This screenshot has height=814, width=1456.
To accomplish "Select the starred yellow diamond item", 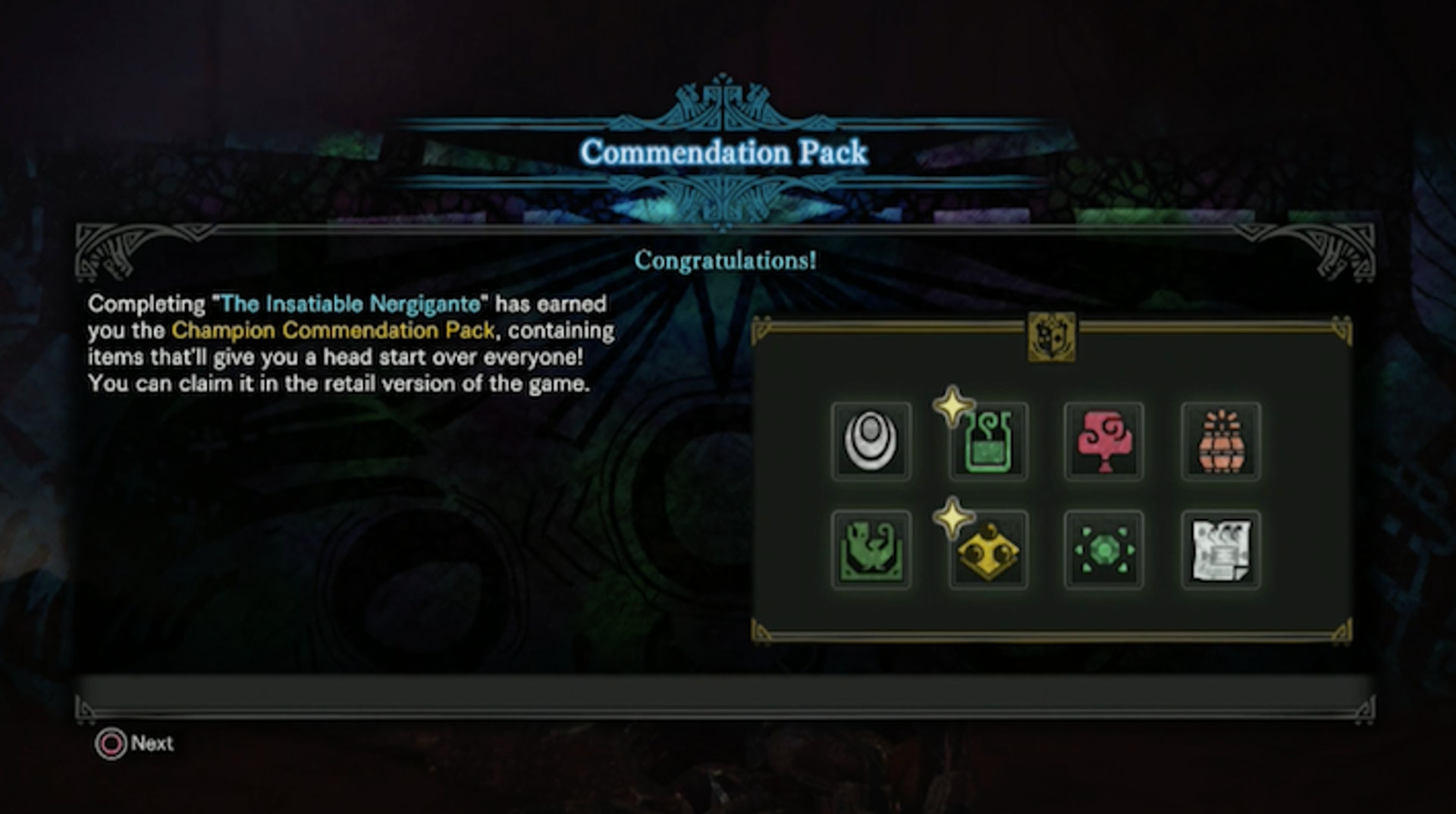I will [x=987, y=550].
